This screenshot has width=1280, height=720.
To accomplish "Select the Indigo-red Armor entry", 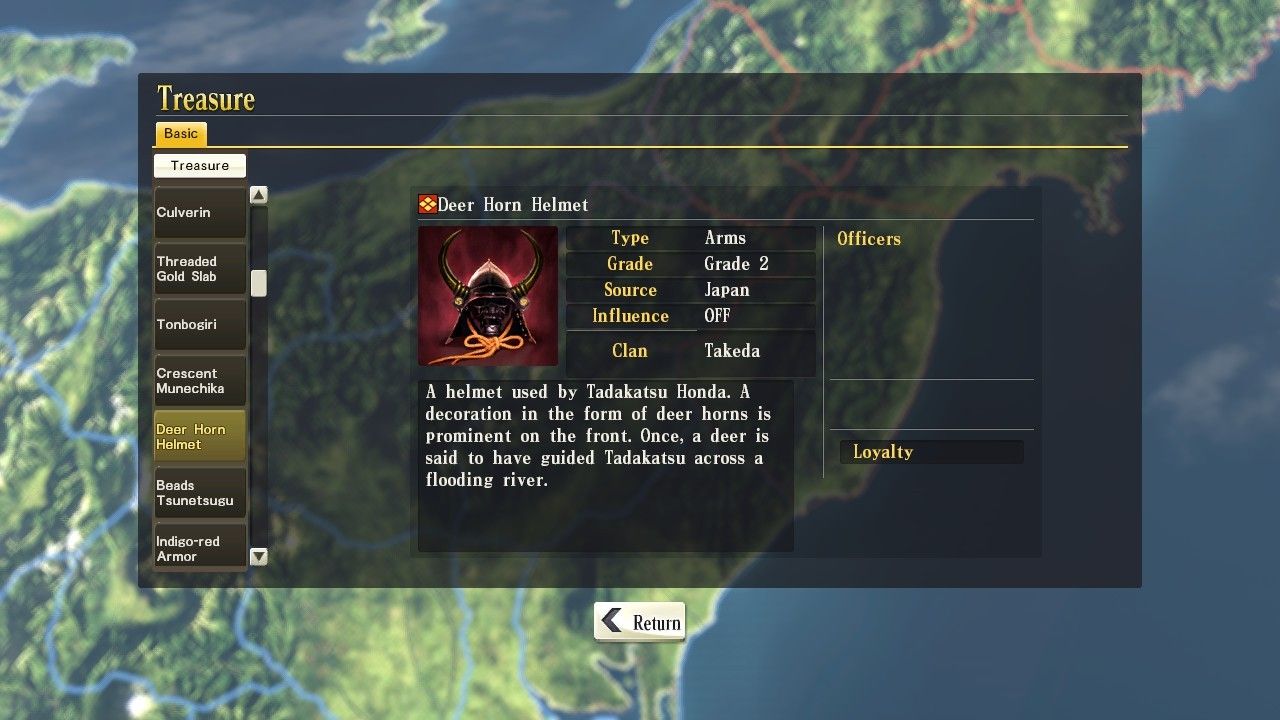I will click(x=199, y=547).
